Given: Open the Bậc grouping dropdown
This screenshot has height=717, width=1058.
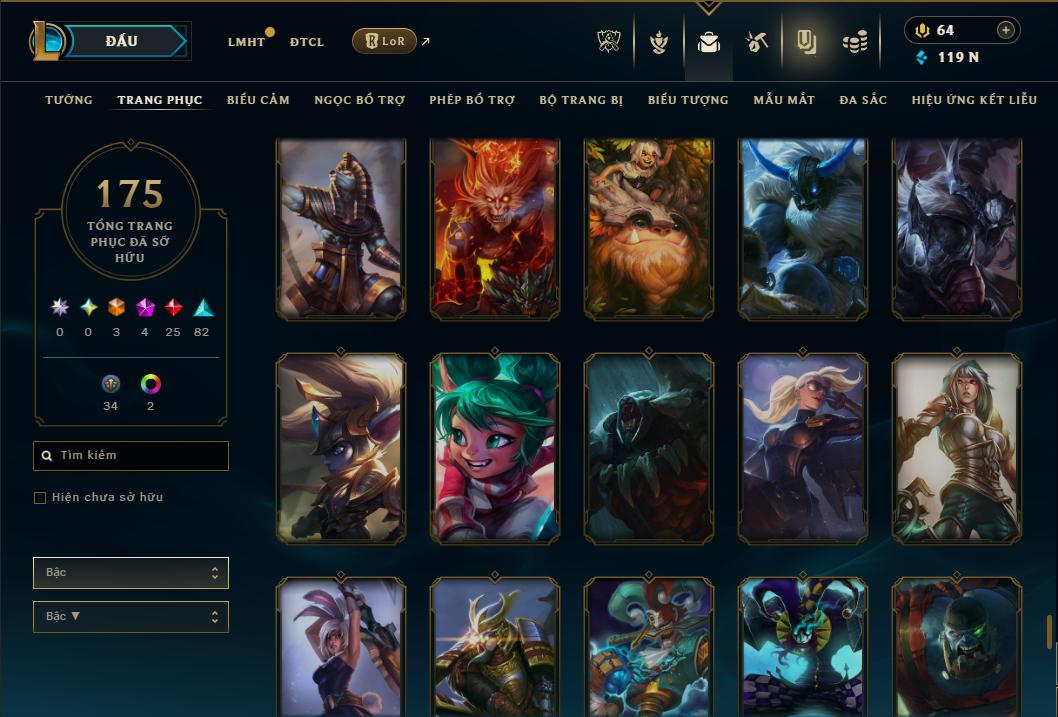Looking at the screenshot, I should coord(131,573).
